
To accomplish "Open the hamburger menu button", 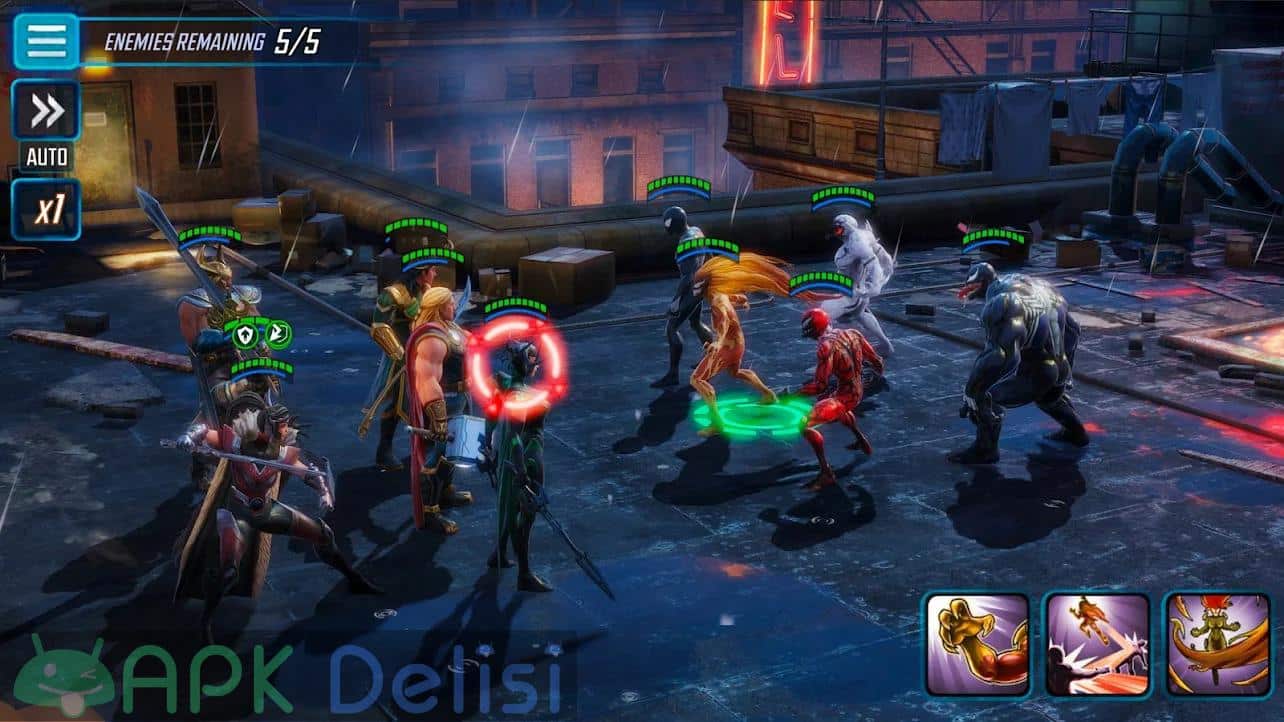I will (x=46, y=40).
